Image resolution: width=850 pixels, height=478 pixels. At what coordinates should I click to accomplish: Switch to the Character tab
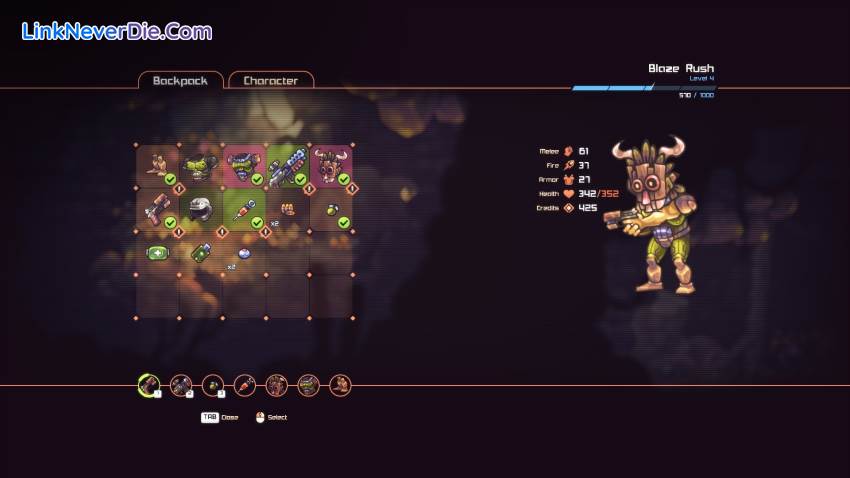point(270,80)
